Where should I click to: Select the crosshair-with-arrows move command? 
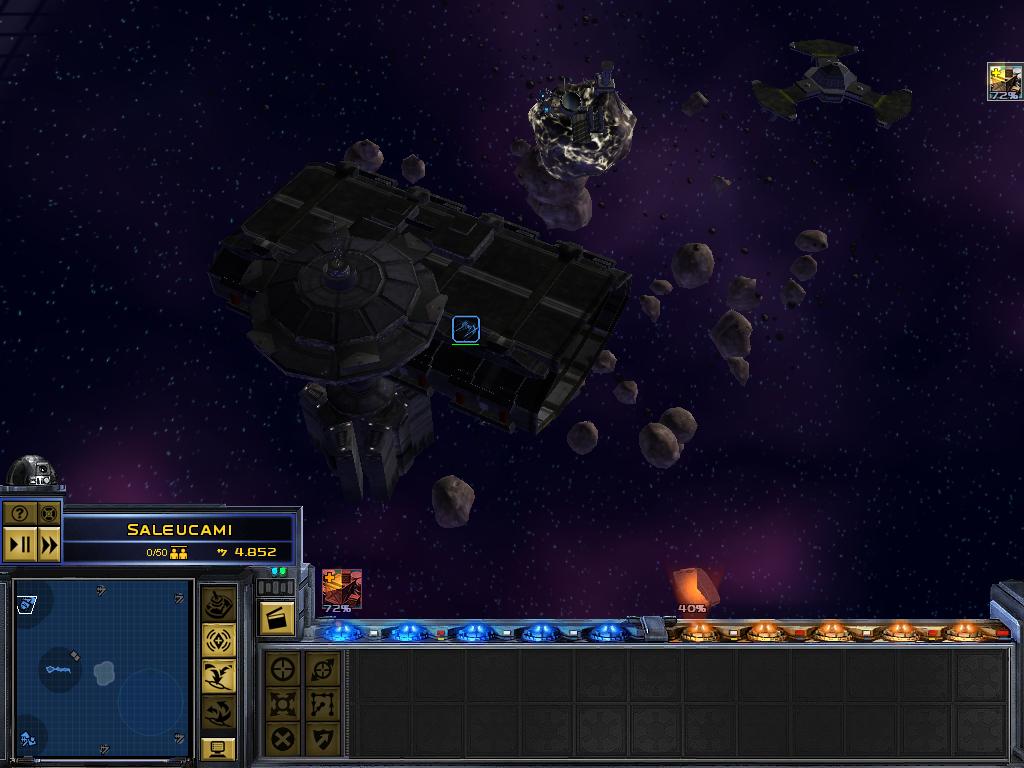(322, 668)
